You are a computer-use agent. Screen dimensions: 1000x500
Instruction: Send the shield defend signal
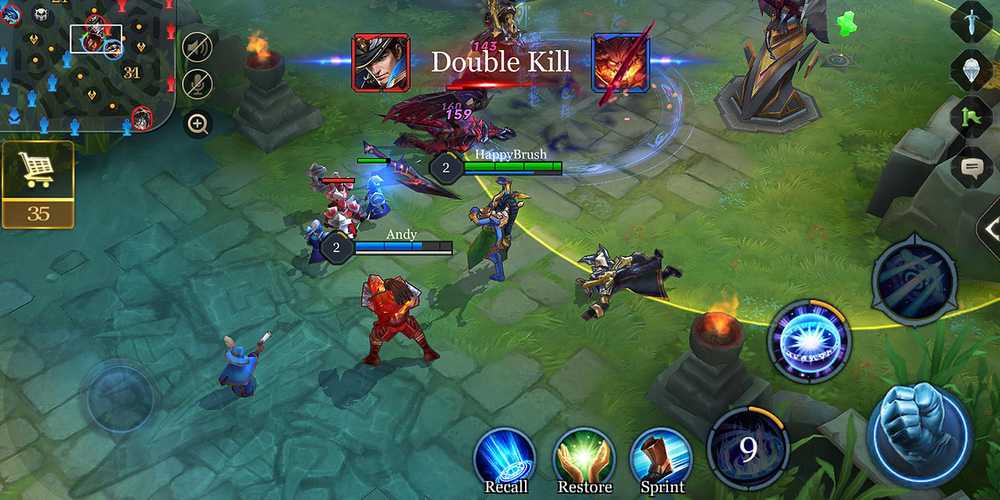[971, 69]
